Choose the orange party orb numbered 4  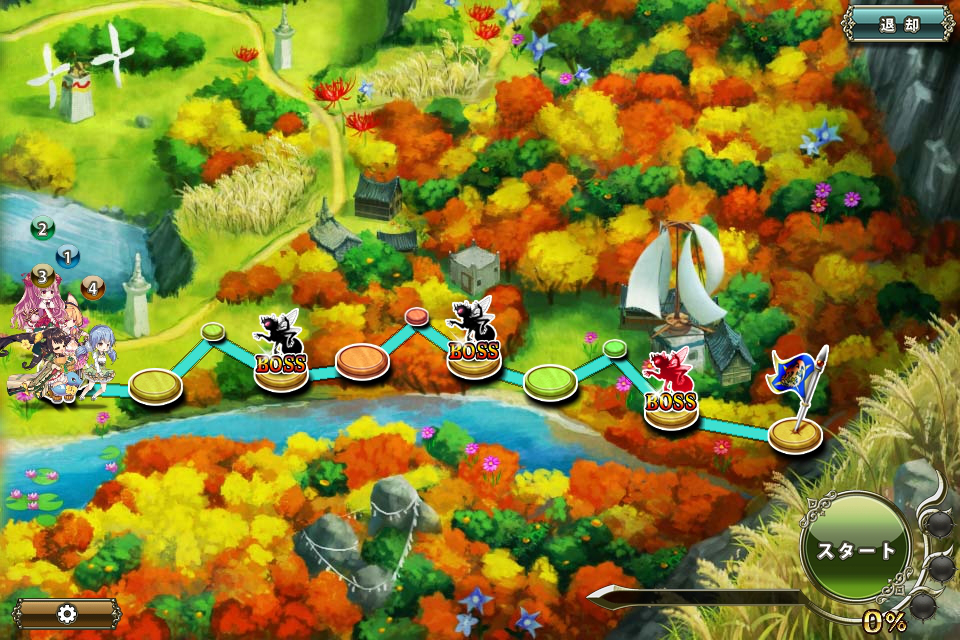[x=92, y=288]
